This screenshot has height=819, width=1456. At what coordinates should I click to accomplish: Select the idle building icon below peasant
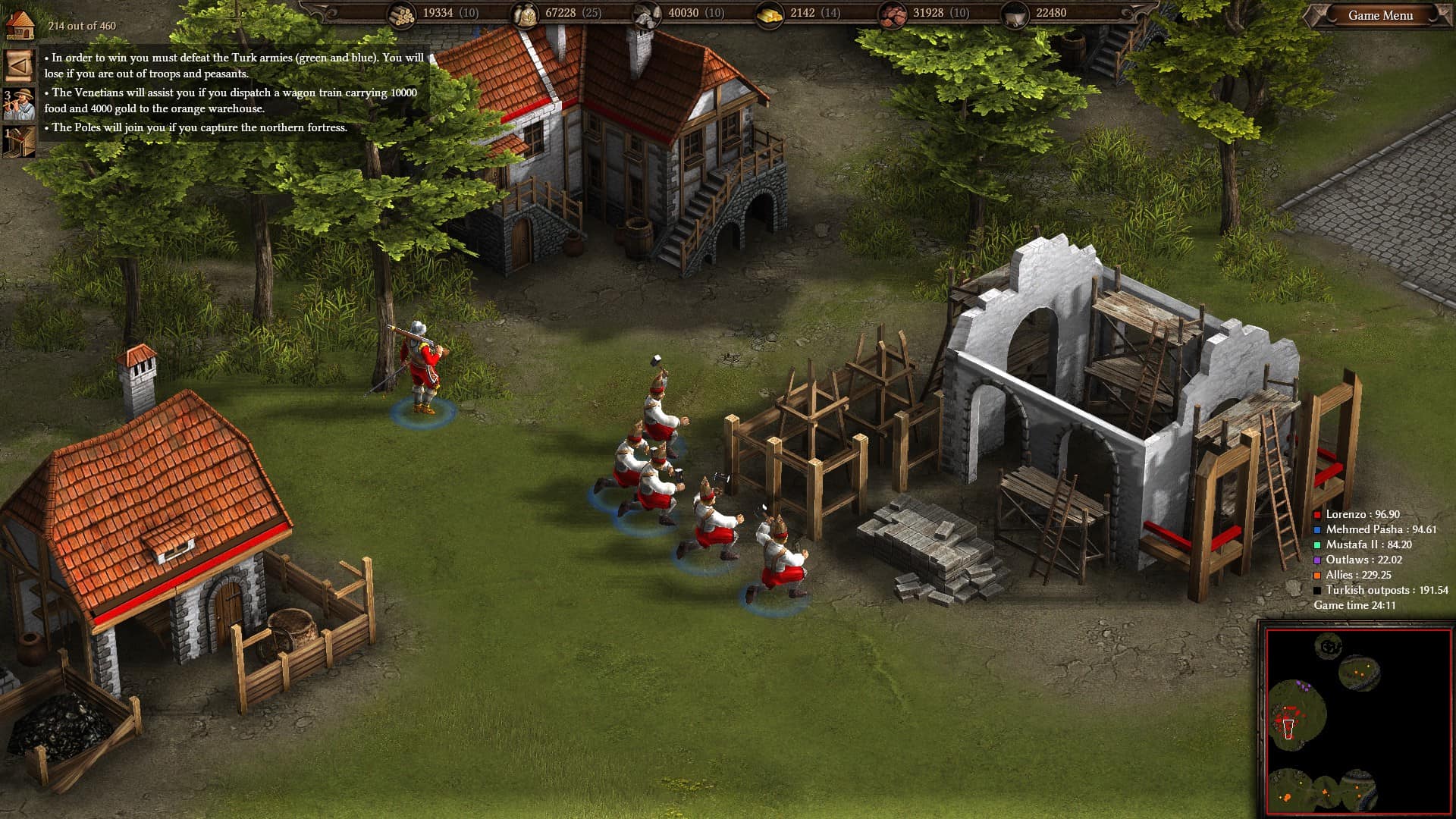click(19, 142)
